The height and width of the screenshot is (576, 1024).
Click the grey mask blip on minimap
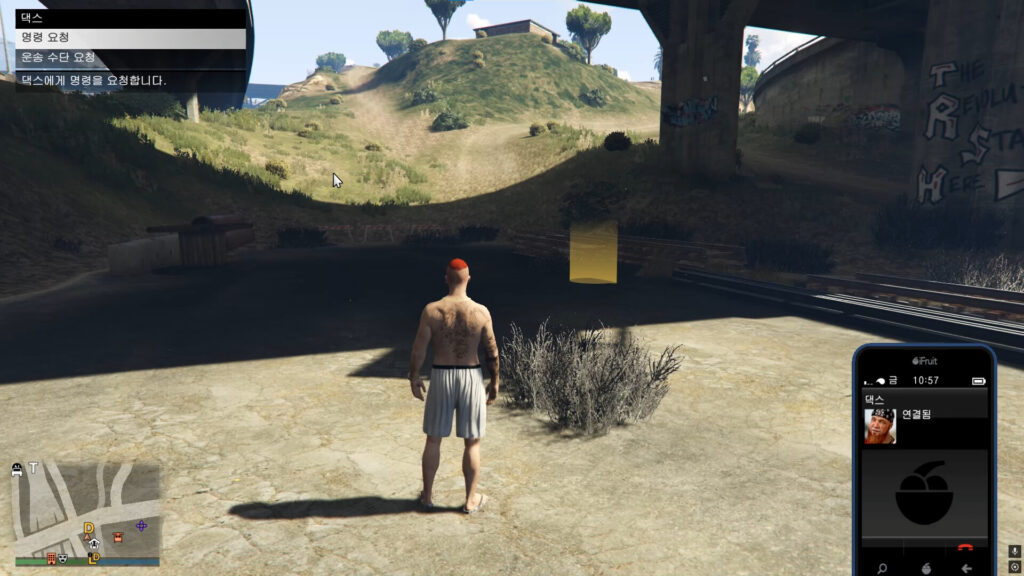click(63, 558)
